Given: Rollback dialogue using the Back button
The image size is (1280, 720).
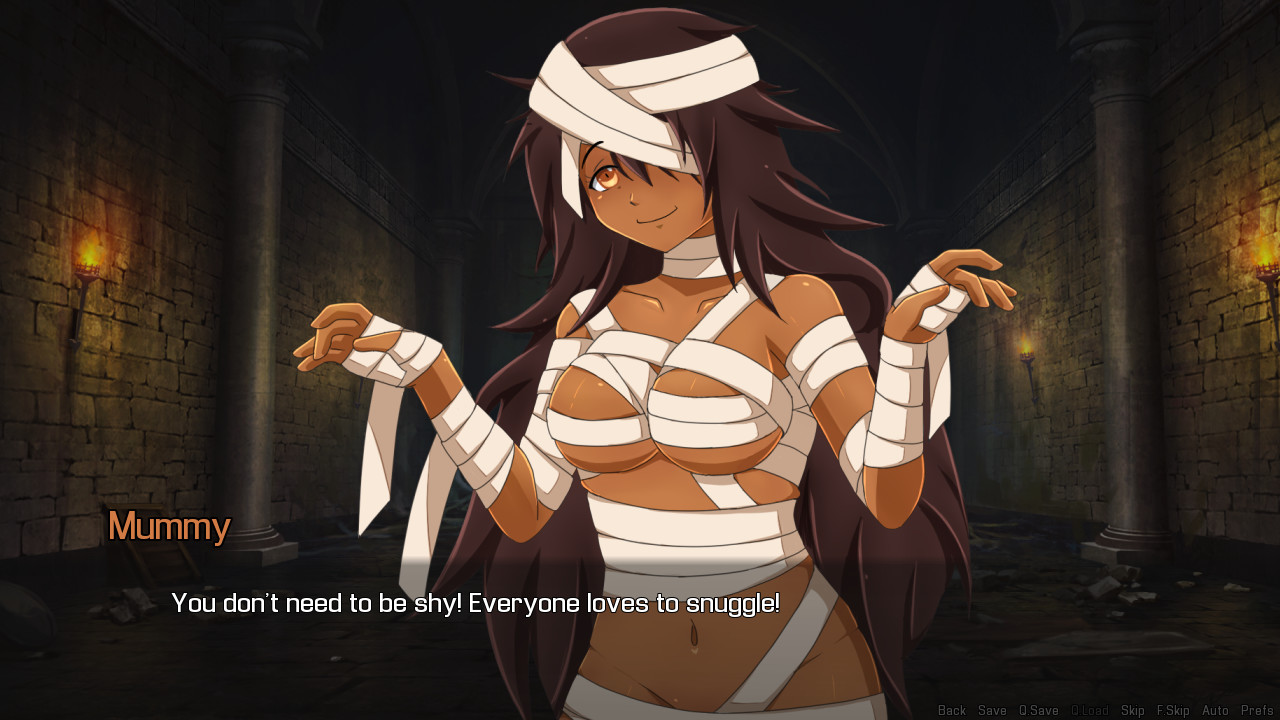Looking at the screenshot, I should click(951, 710).
